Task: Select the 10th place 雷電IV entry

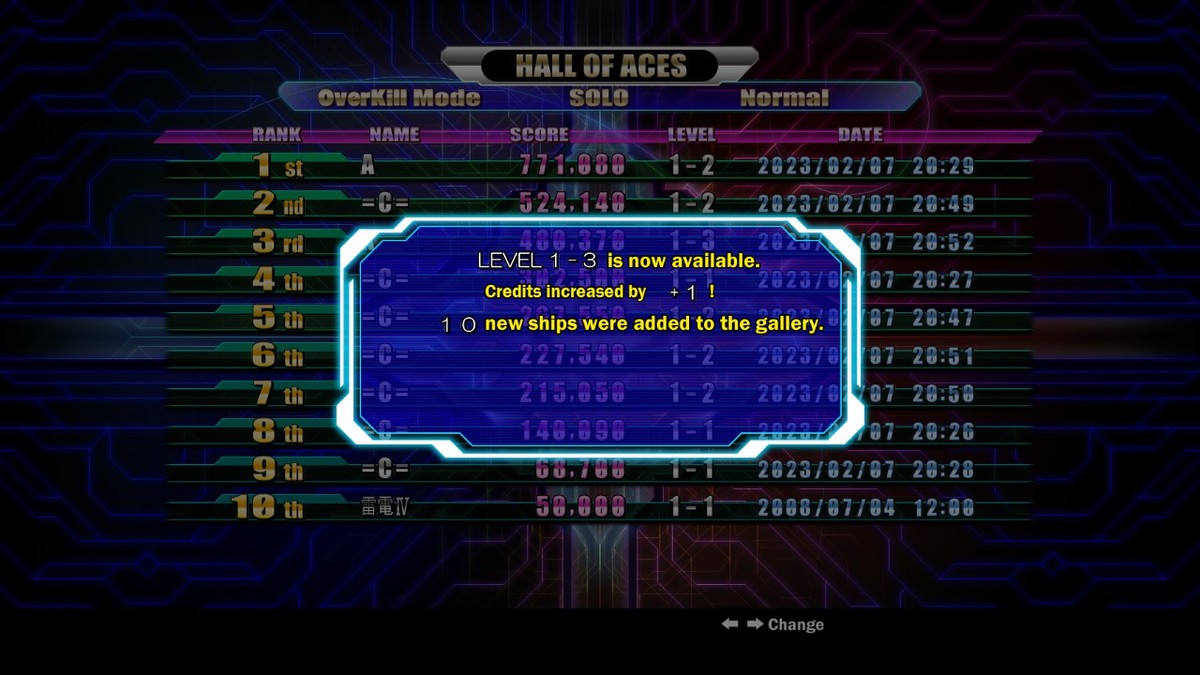Action: click(600, 507)
